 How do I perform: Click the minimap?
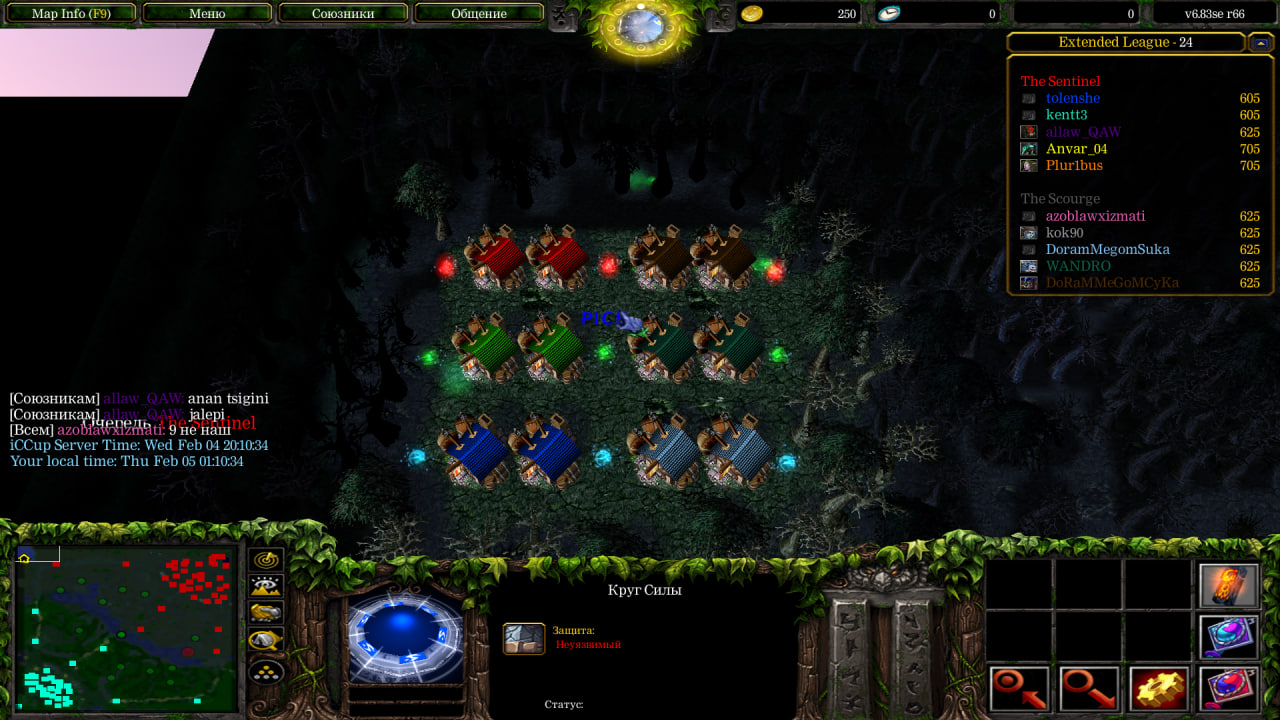(126, 629)
